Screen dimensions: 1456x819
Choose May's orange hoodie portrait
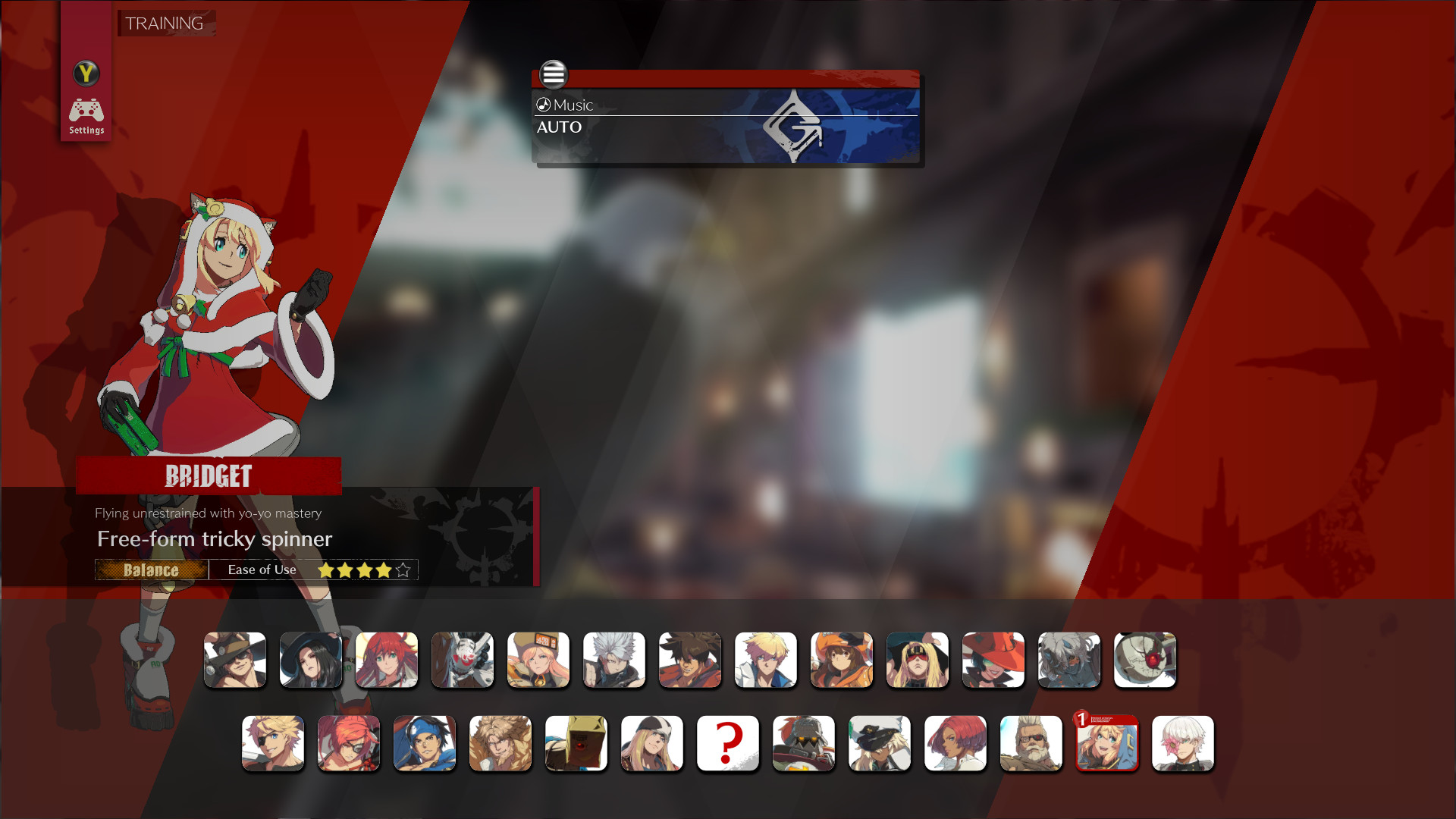point(842,660)
